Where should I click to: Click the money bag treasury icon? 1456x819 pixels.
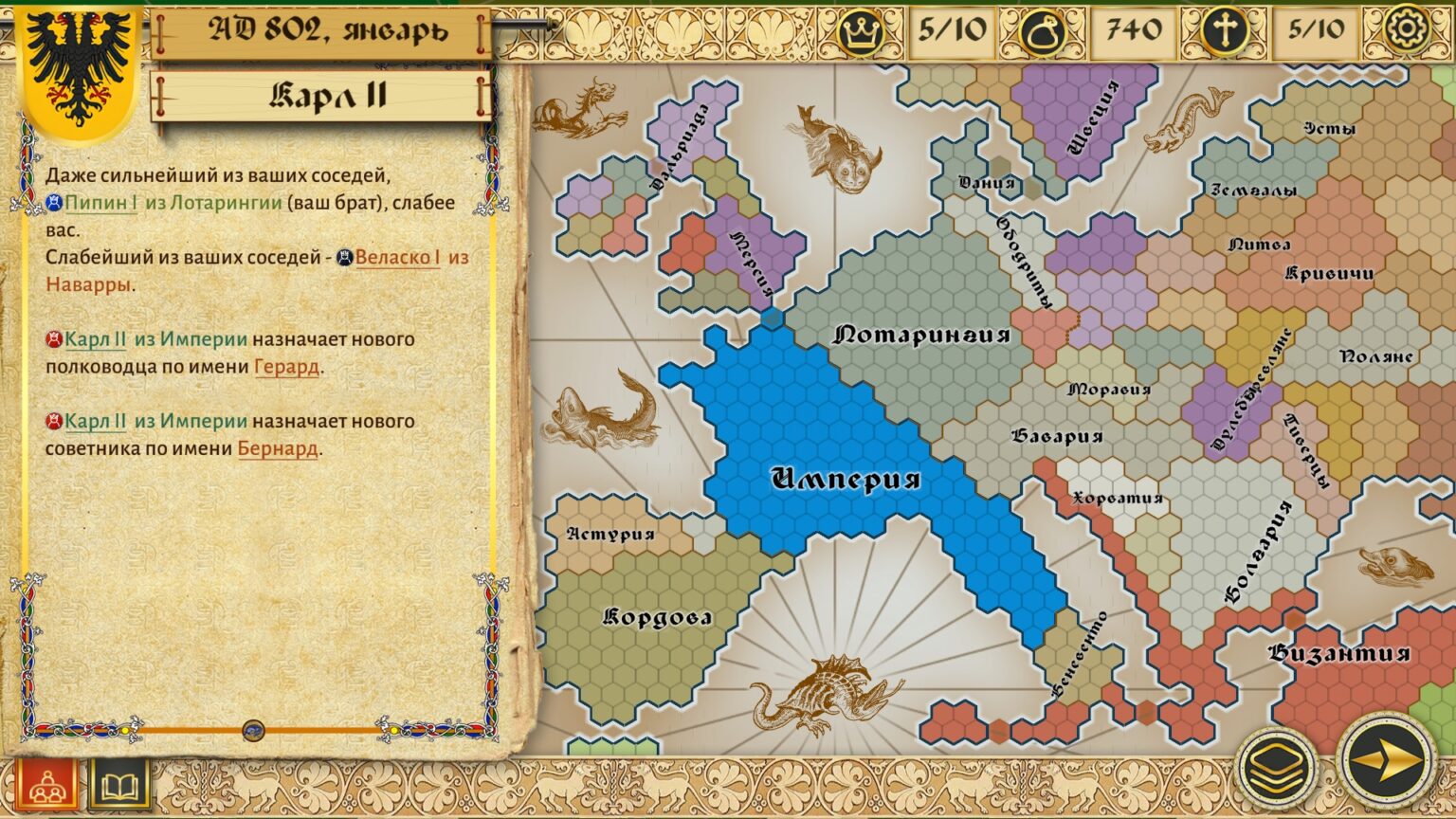pos(1043,31)
